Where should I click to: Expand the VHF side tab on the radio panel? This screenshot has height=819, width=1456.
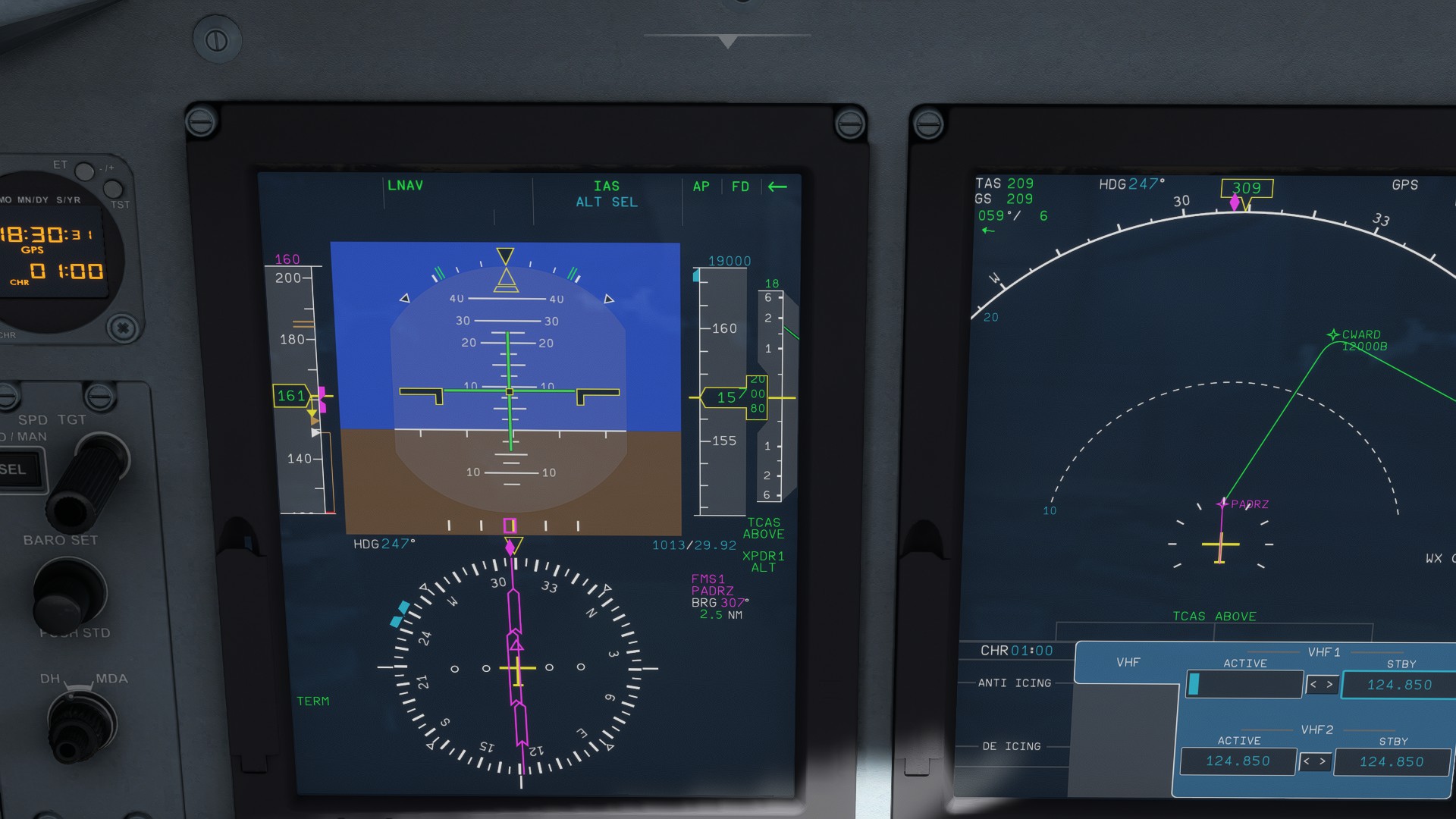pyautogui.click(x=1129, y=661)
